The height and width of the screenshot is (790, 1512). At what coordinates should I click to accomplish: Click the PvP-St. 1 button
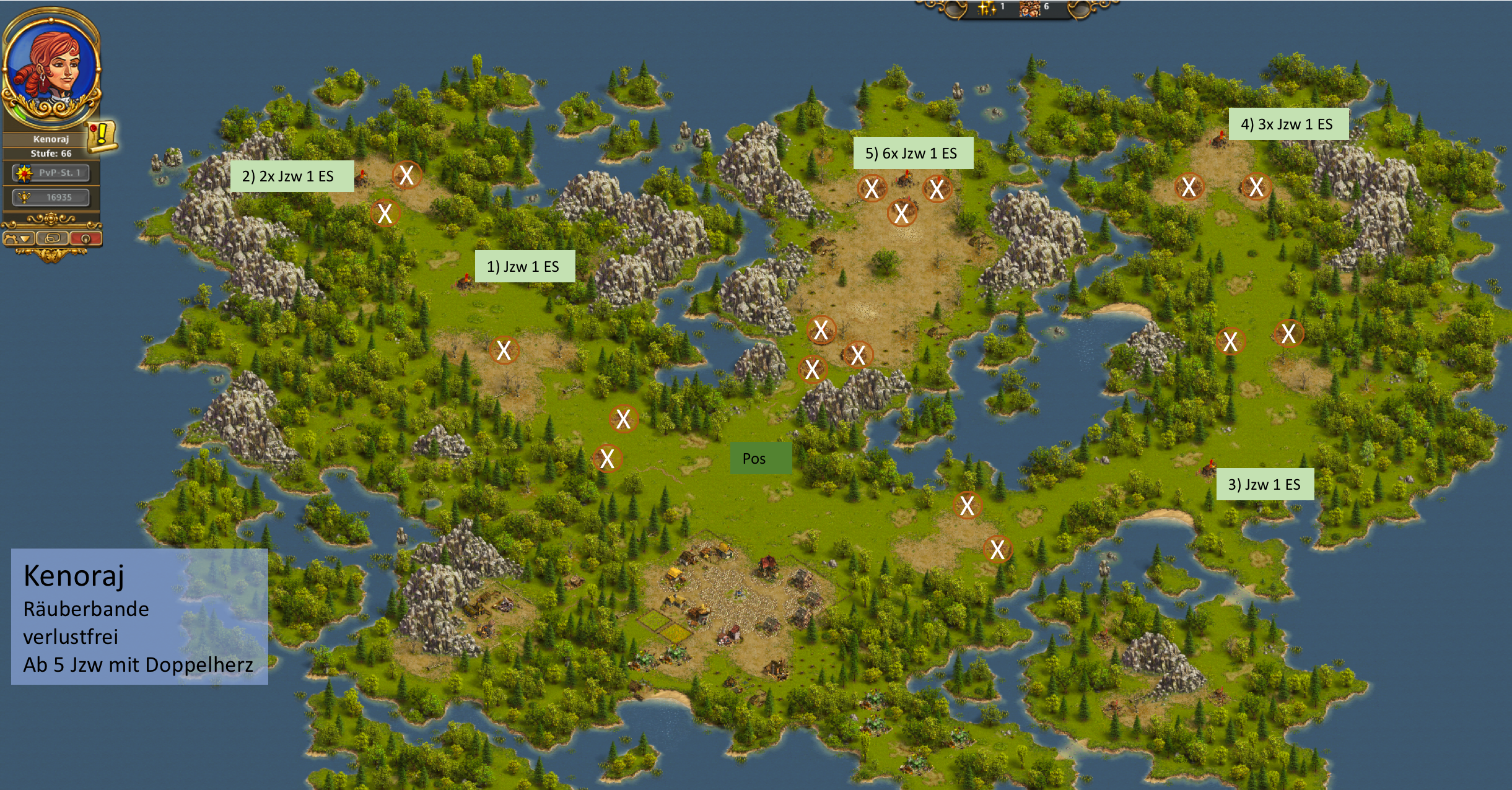pyautogui.click(x=51, y=173)
